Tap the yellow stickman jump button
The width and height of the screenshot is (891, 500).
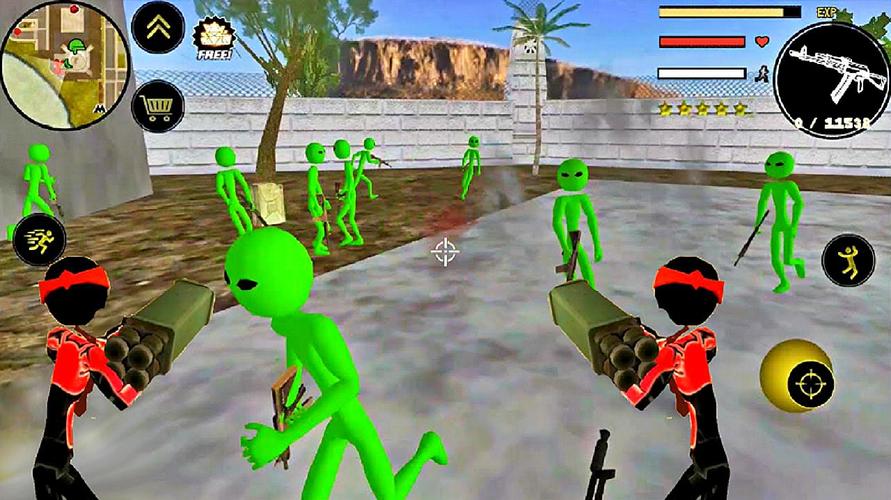click(847, 260)
